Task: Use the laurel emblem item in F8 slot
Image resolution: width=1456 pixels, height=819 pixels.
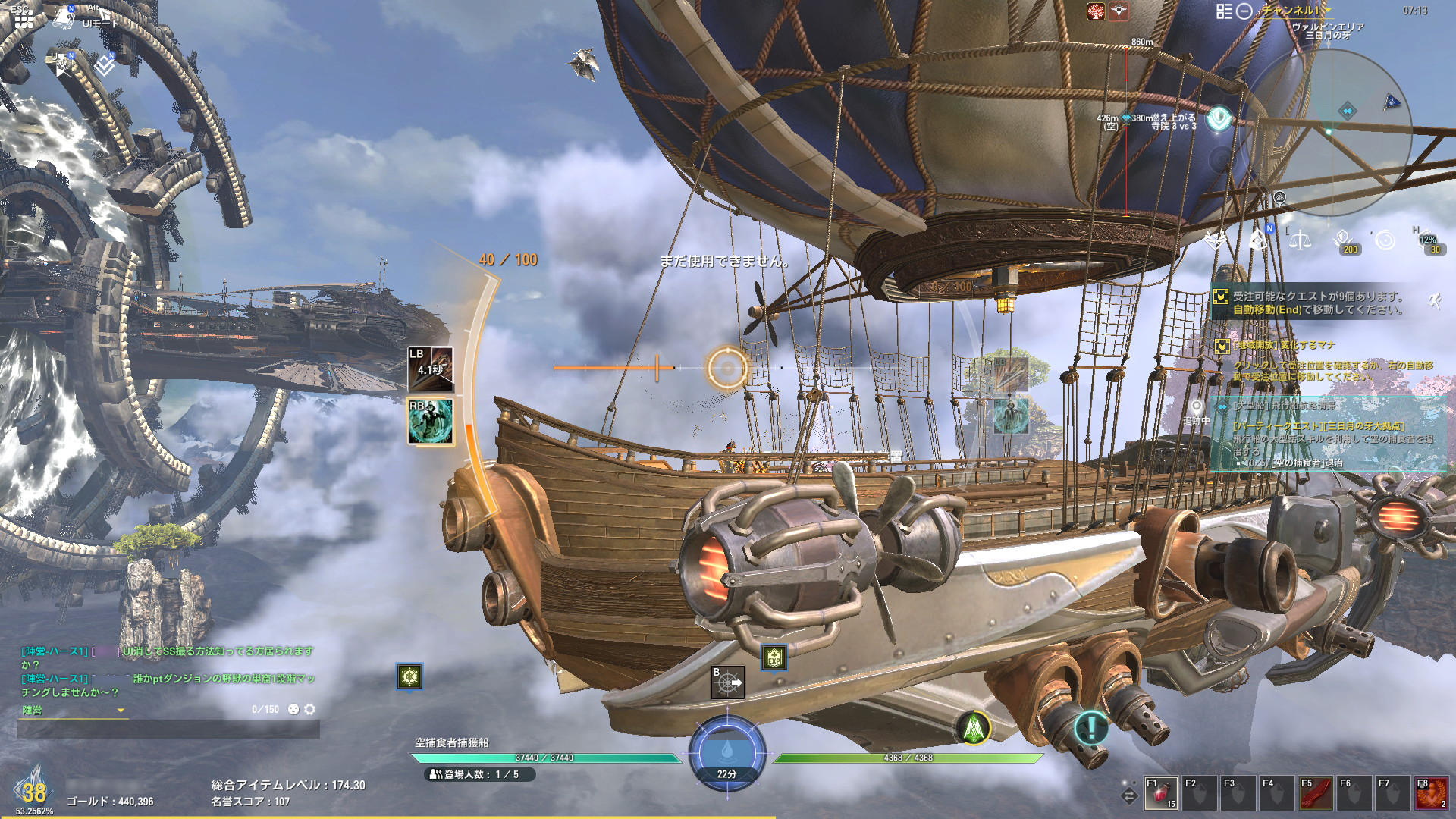Action: (x=1432, y=794)
